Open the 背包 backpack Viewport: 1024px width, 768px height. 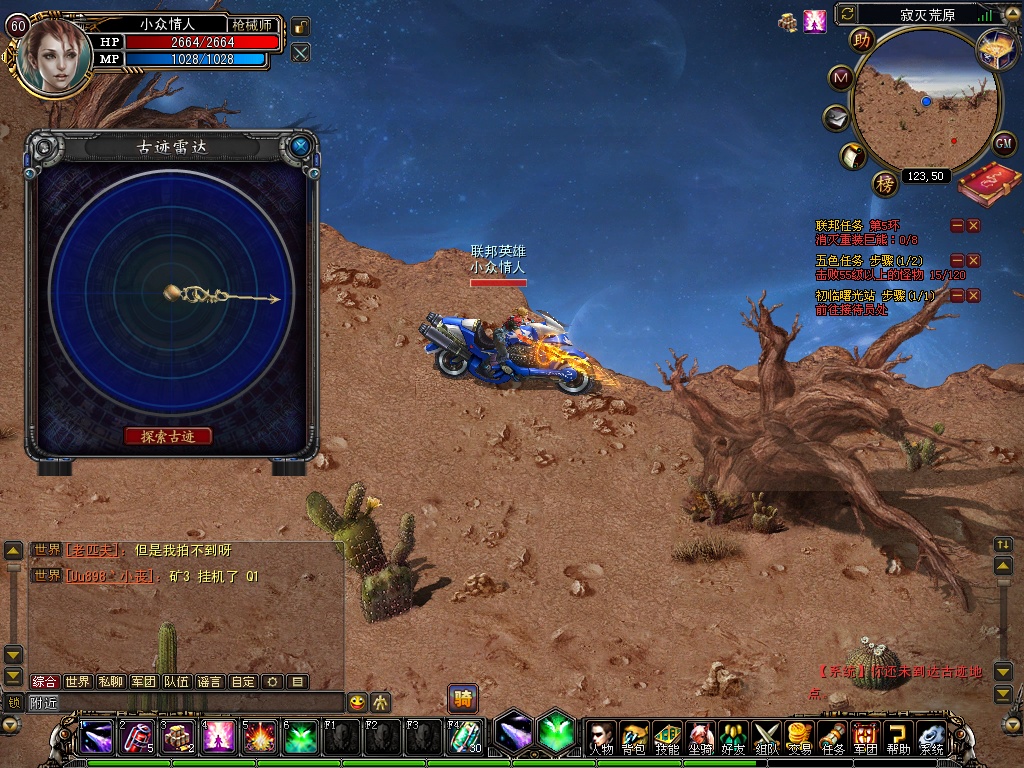(x=633, y=736)
